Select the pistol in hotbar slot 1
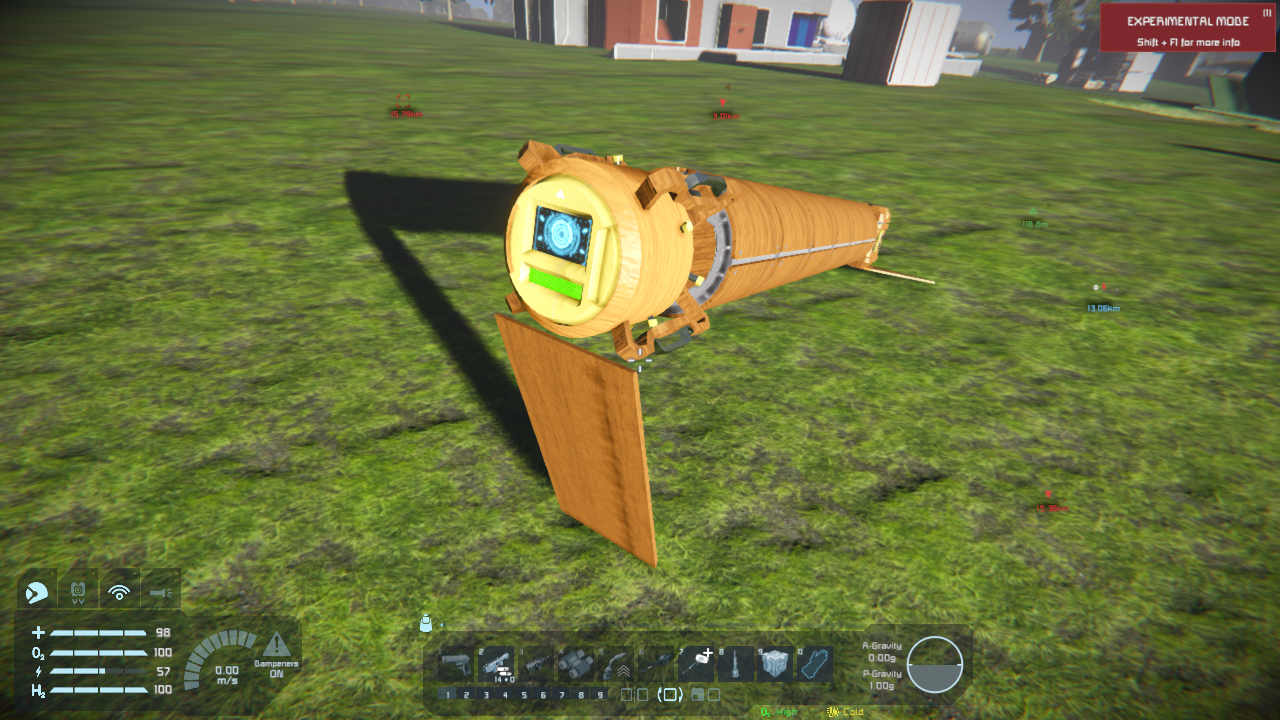Viewport: 1280px width, 720px height. [456, 663]
